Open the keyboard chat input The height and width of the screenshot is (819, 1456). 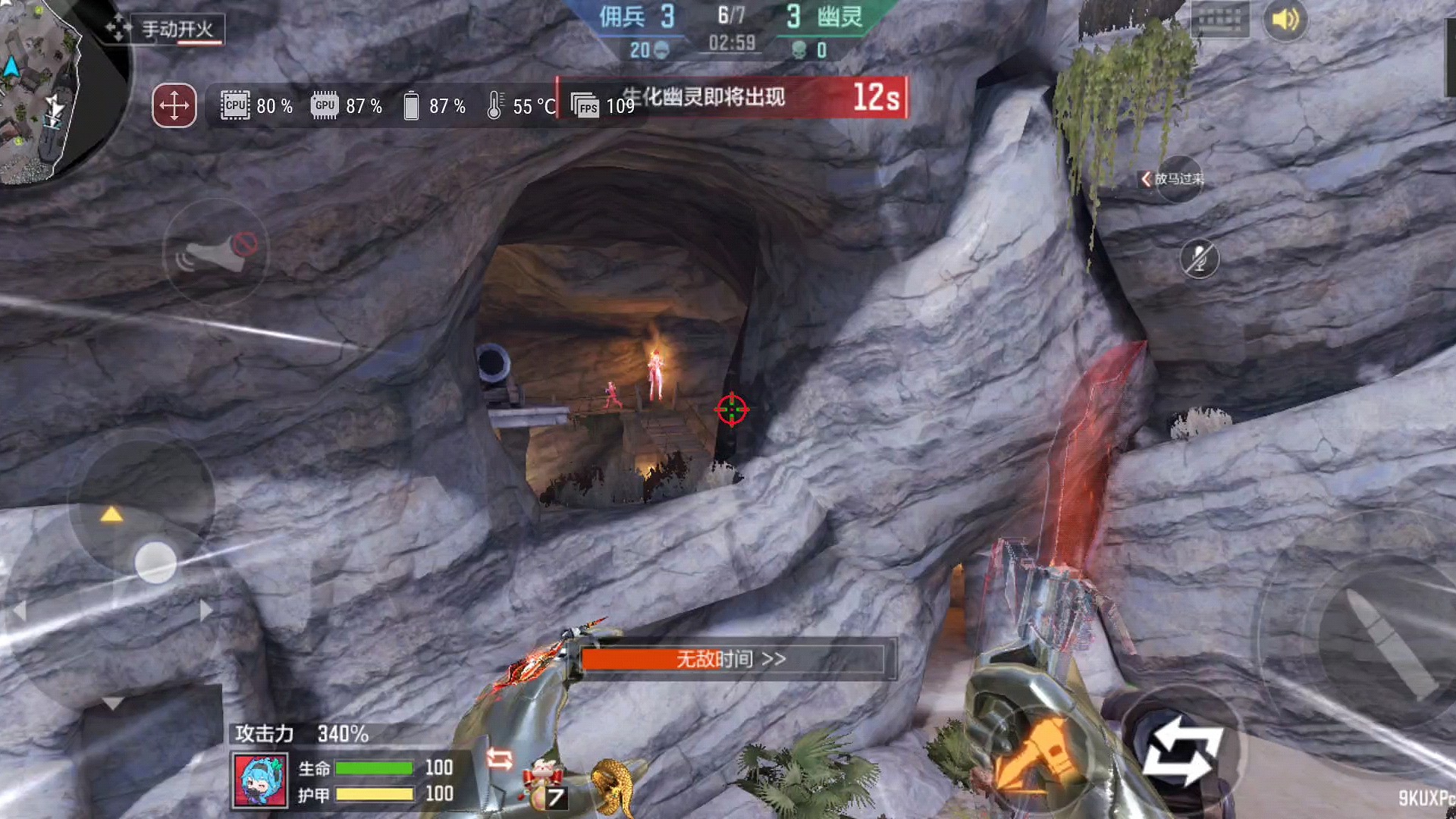point(1219,20)
